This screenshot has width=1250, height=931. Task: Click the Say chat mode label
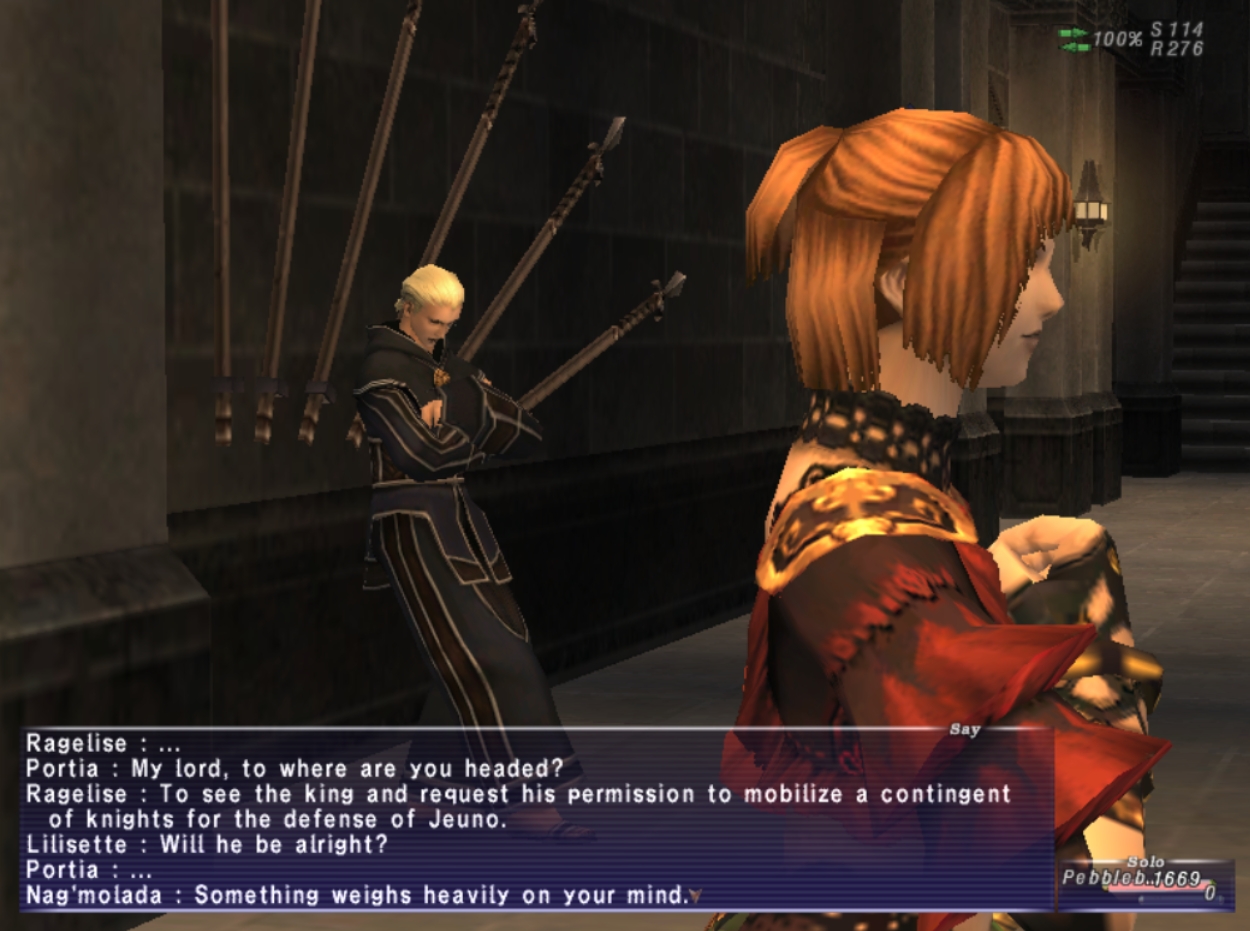click(x=964, y=730)
